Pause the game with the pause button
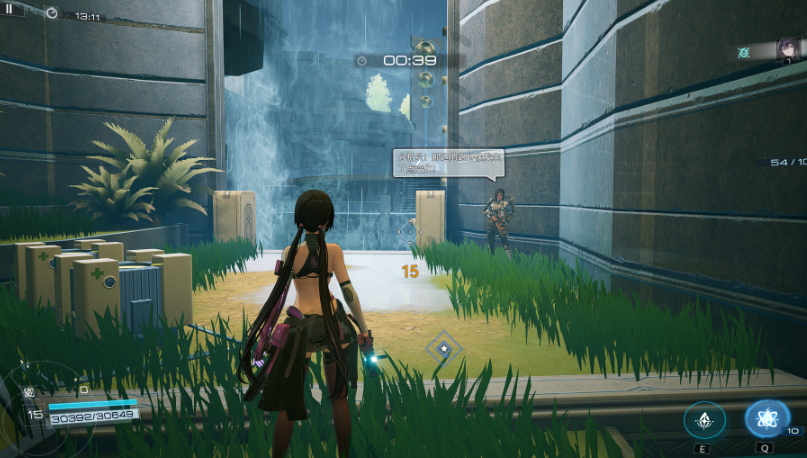Viewport: 807px width, 458px height. coord(12,9)
